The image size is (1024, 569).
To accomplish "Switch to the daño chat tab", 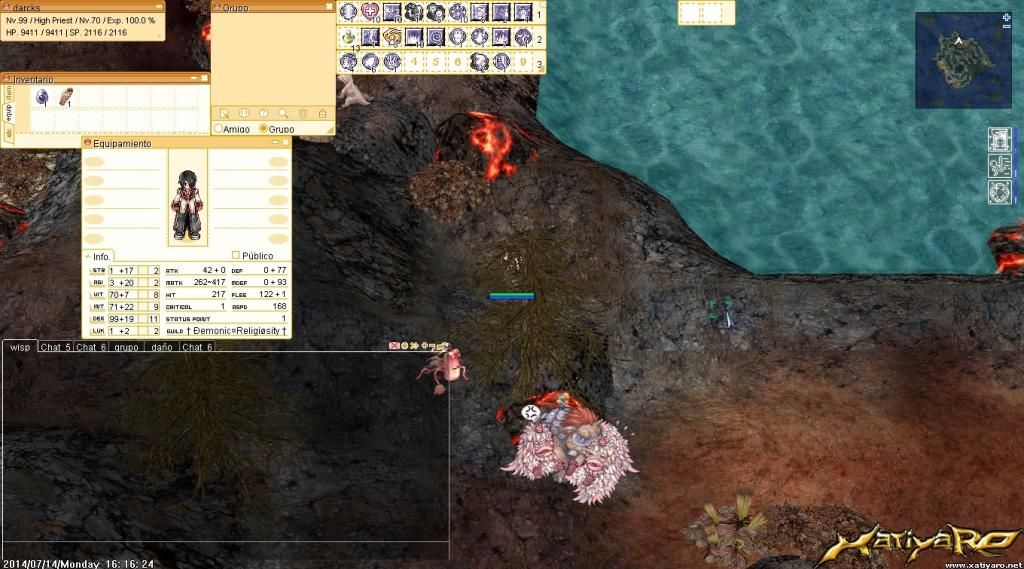I will (x=161, y=348).
